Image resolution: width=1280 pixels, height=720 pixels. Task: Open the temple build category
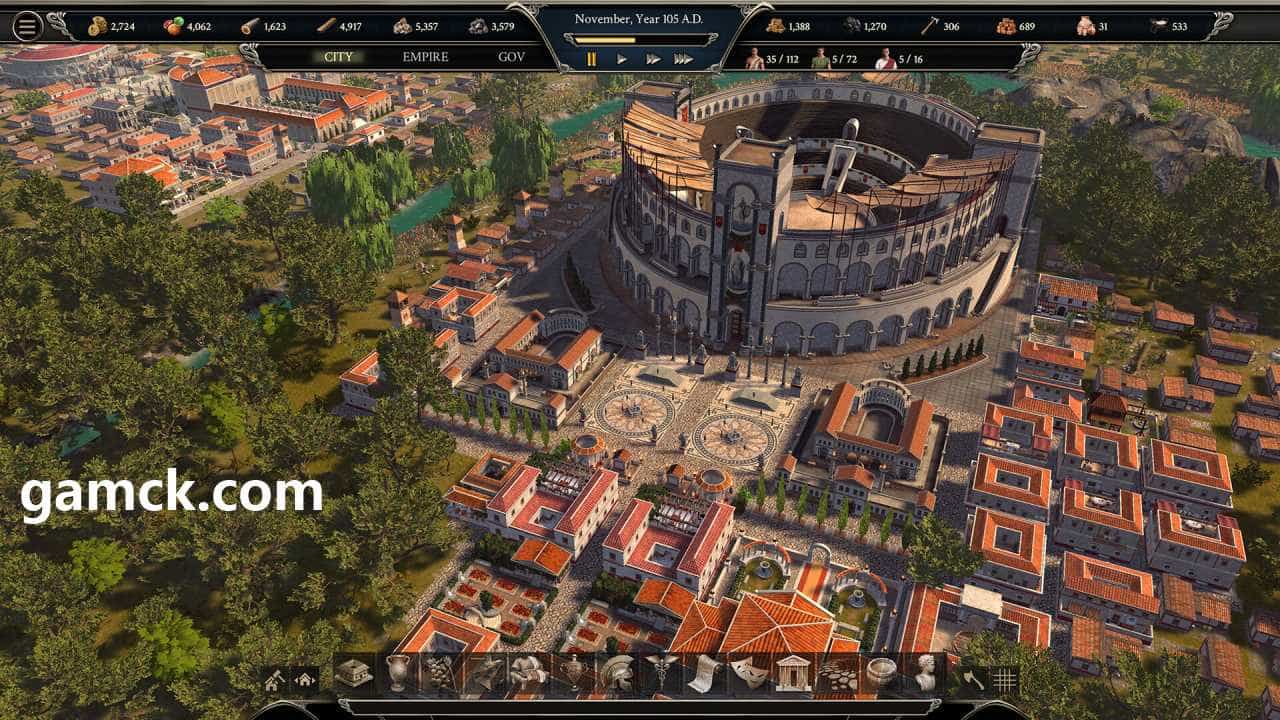(x=791, y=674)
